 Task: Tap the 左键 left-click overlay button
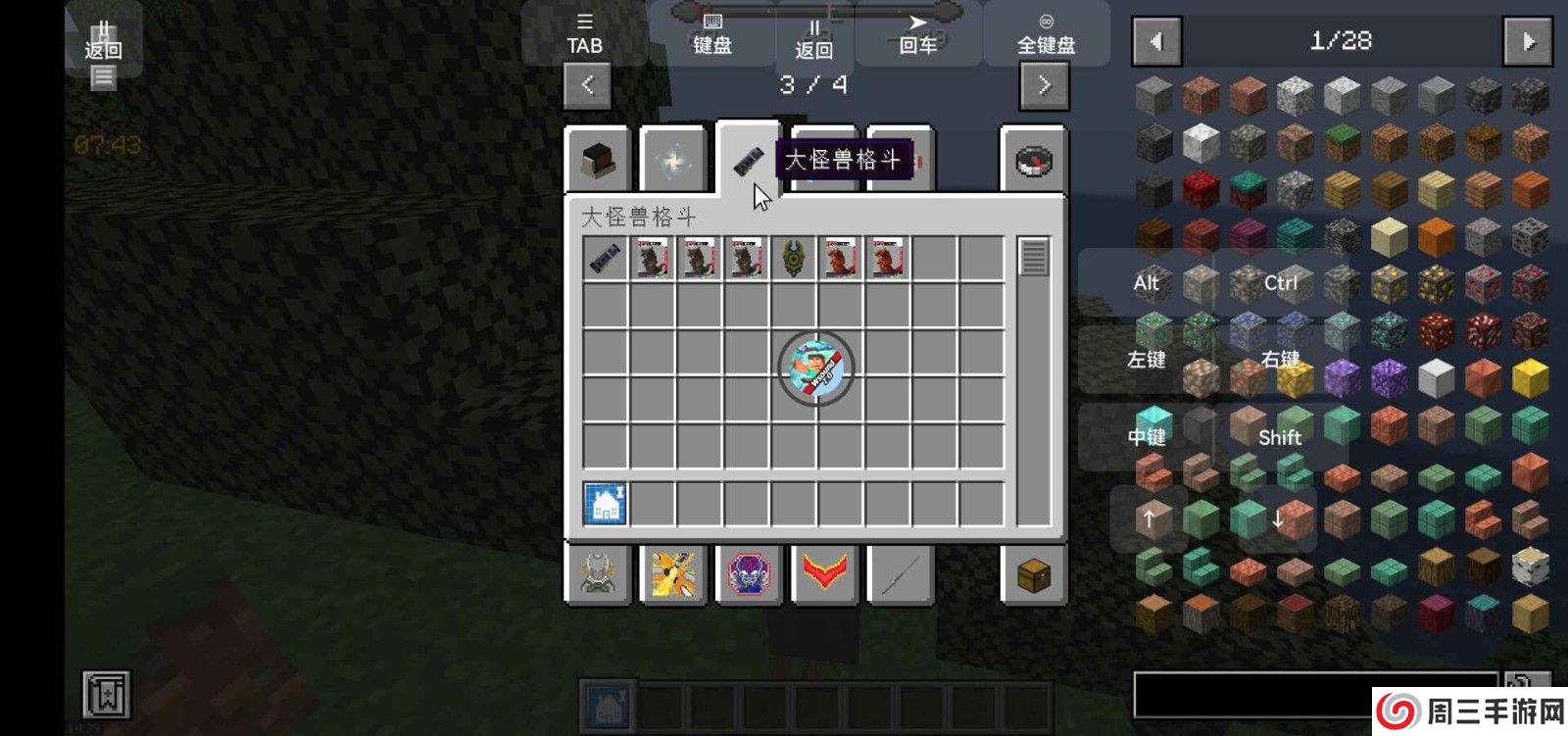coord(1146,360)
